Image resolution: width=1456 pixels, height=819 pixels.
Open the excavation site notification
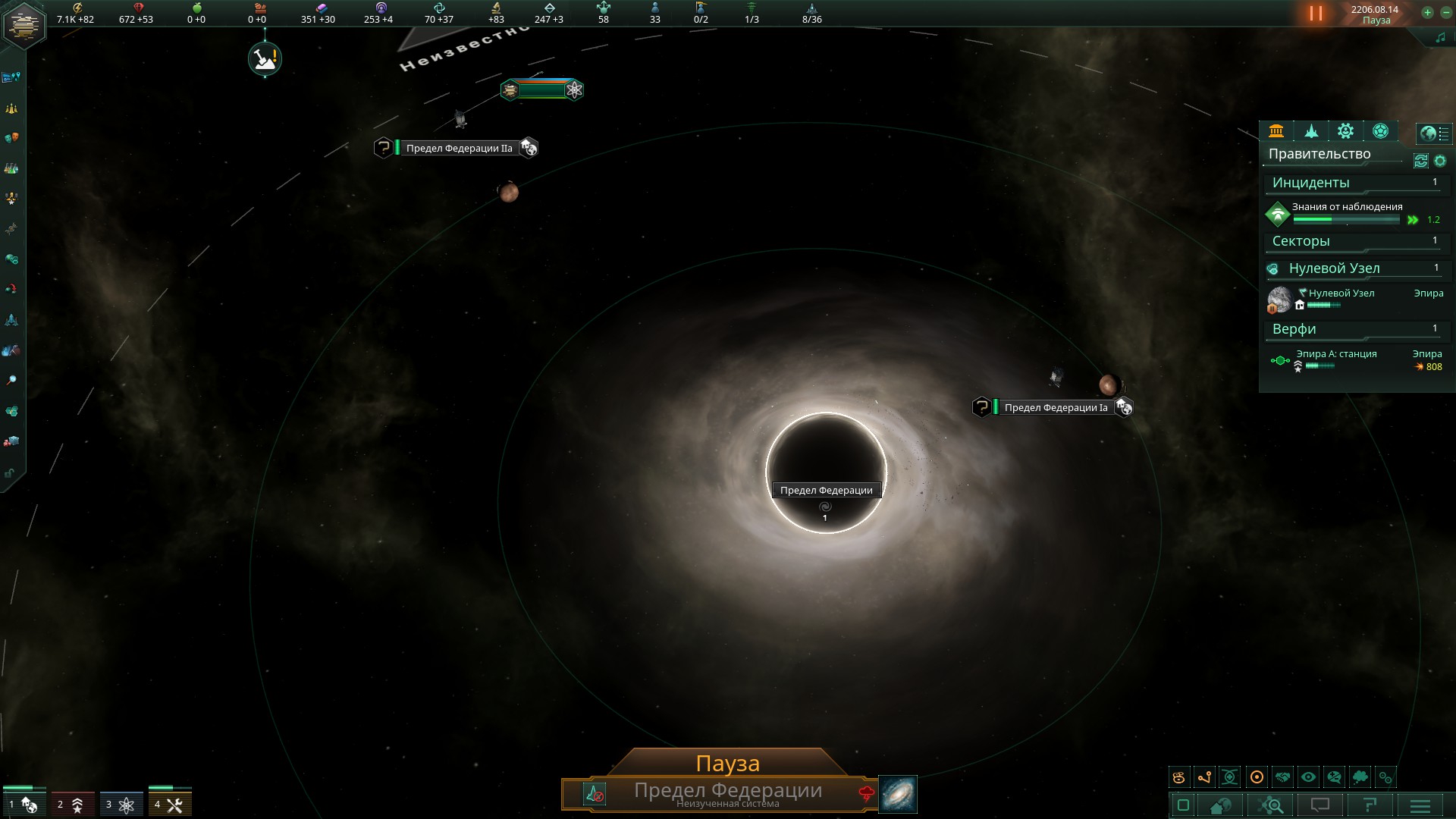pos(265,58)
